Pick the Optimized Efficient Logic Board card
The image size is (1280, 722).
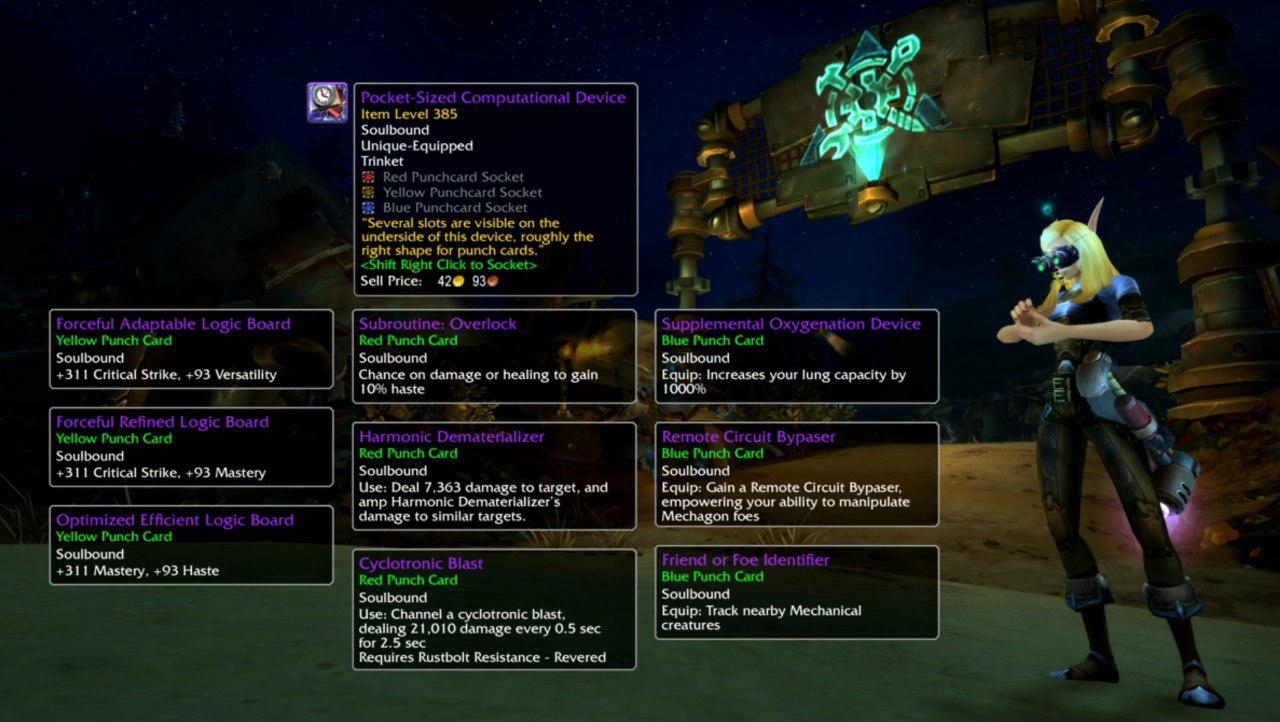pos(191,545)
